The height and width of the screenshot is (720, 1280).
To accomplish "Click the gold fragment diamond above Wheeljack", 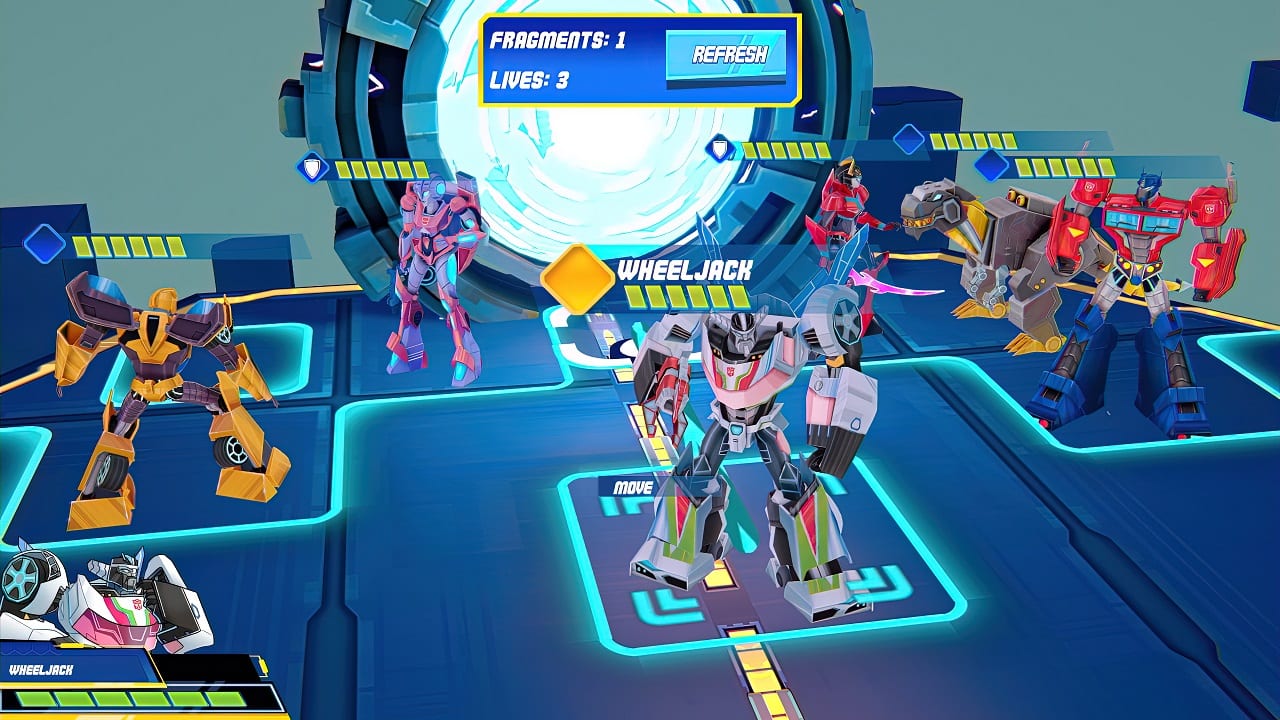I will [x=578, y=272].
